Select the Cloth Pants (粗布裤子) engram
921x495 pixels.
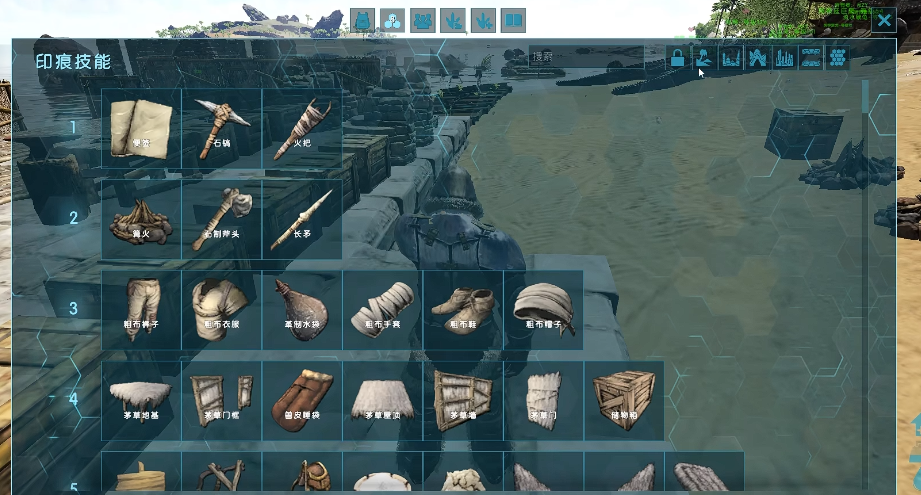coord(141,309)
